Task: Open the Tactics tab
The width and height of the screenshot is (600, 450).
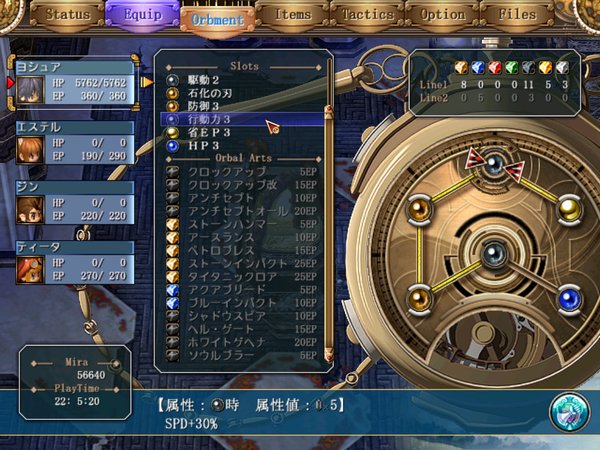Action: pos(367,15)
